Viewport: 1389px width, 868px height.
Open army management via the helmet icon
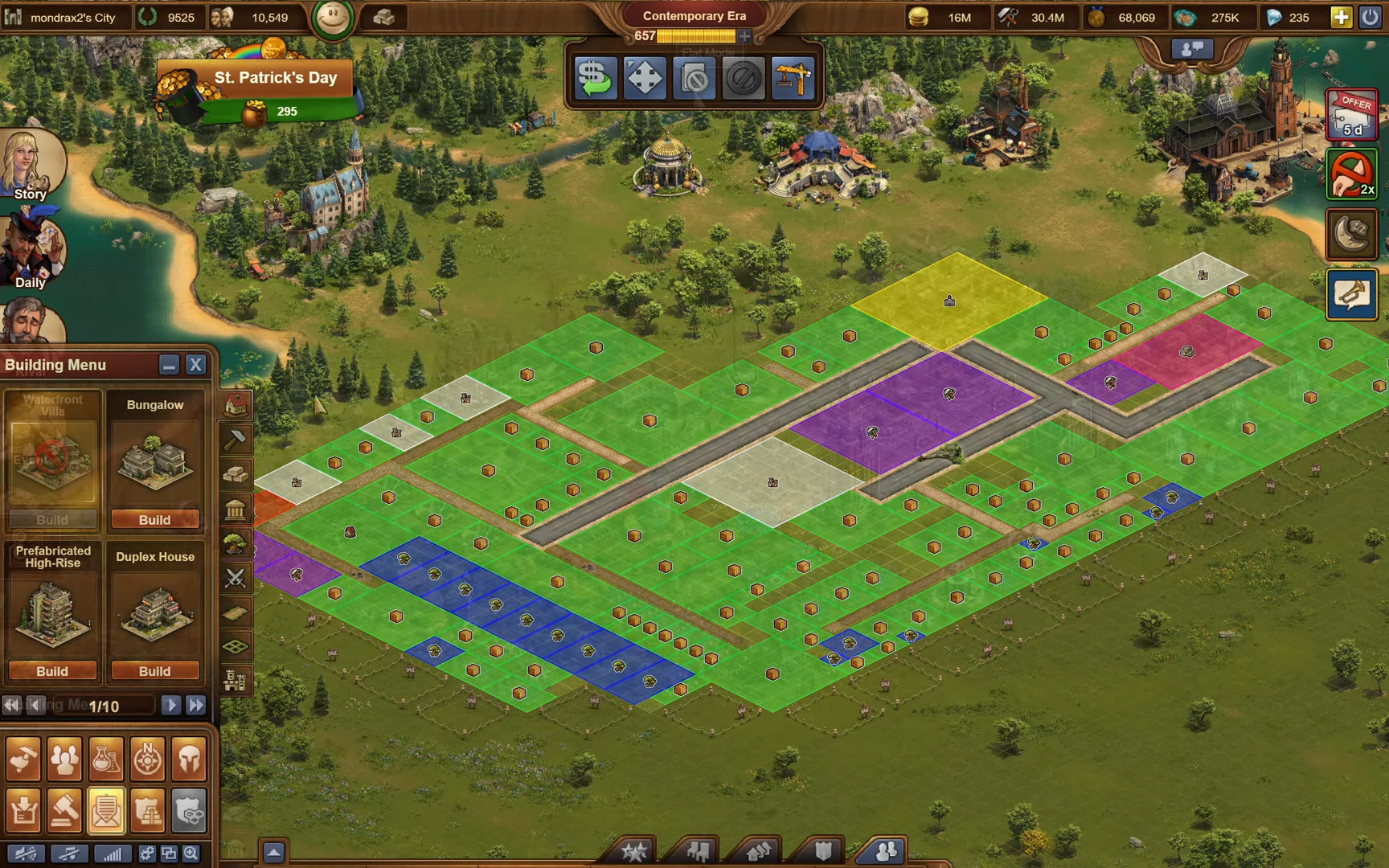[x=190, y=758]
